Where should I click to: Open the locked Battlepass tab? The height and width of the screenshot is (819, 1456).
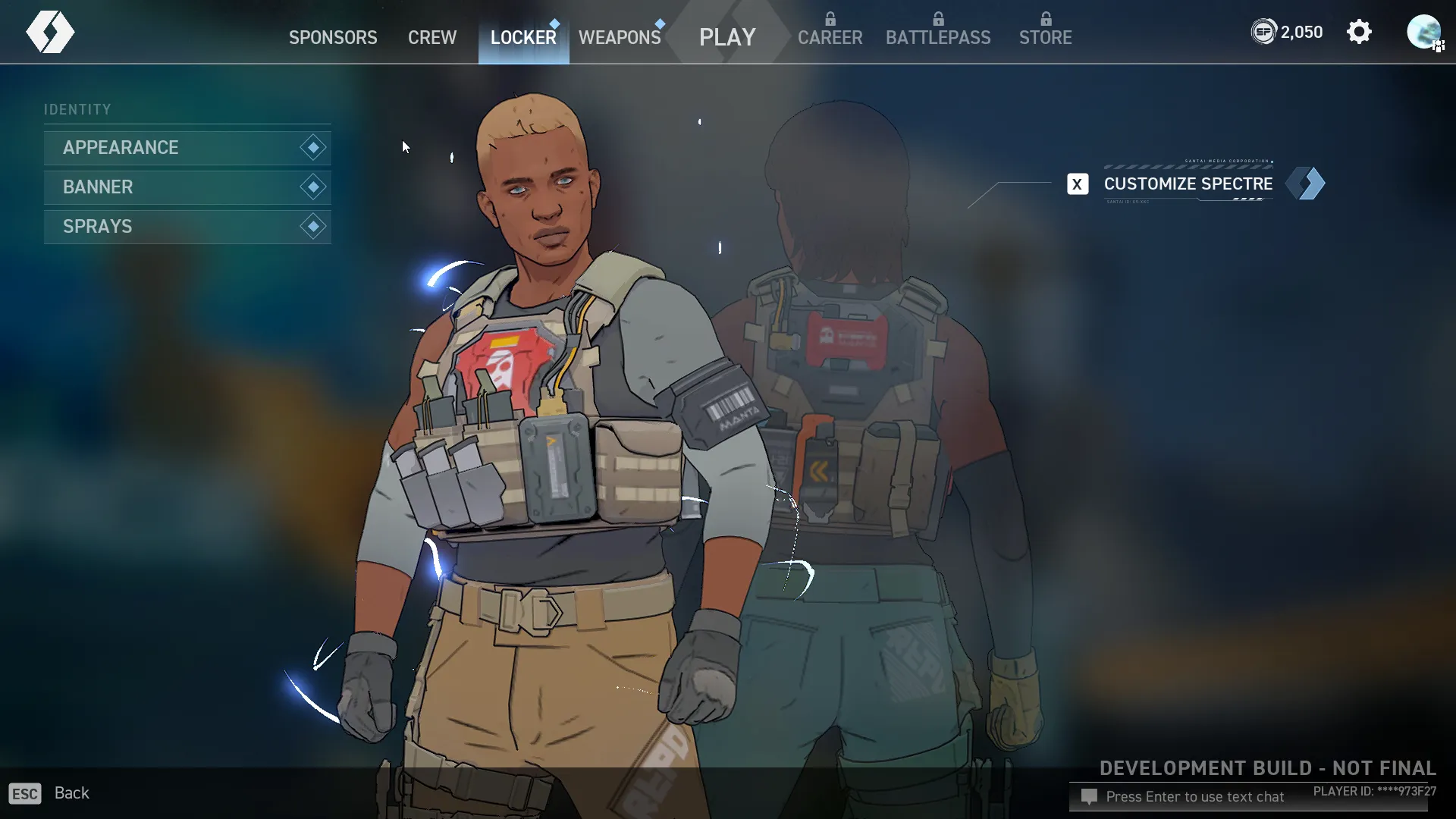click(x=938, y=37)
